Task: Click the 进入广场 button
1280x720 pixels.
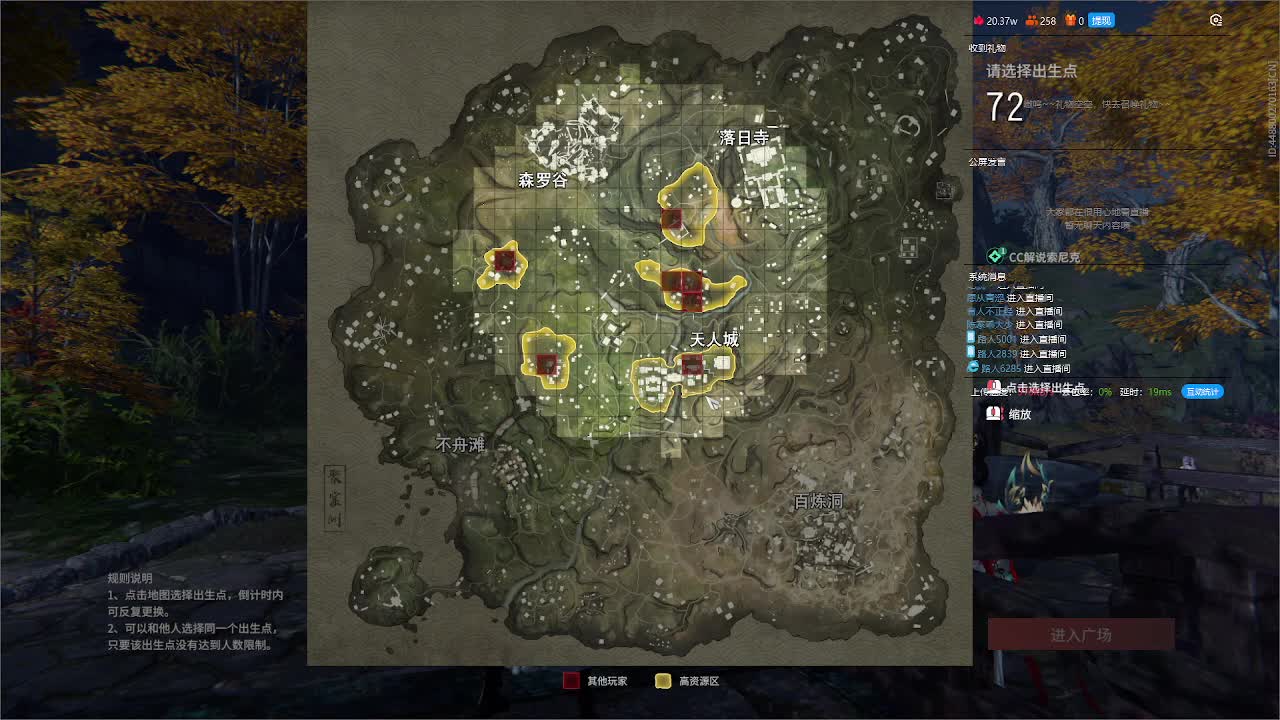Action: [1081, 635]
